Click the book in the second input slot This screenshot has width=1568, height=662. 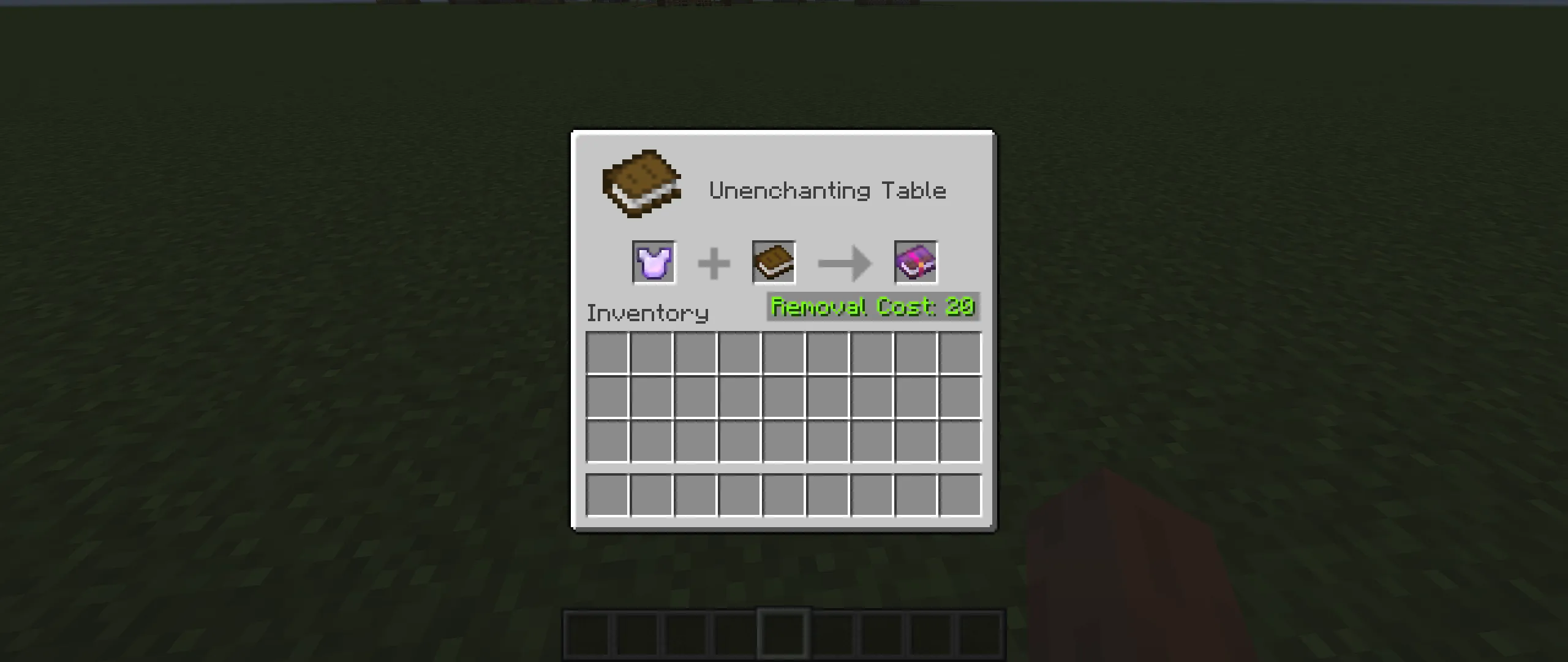tap(773, 264)
